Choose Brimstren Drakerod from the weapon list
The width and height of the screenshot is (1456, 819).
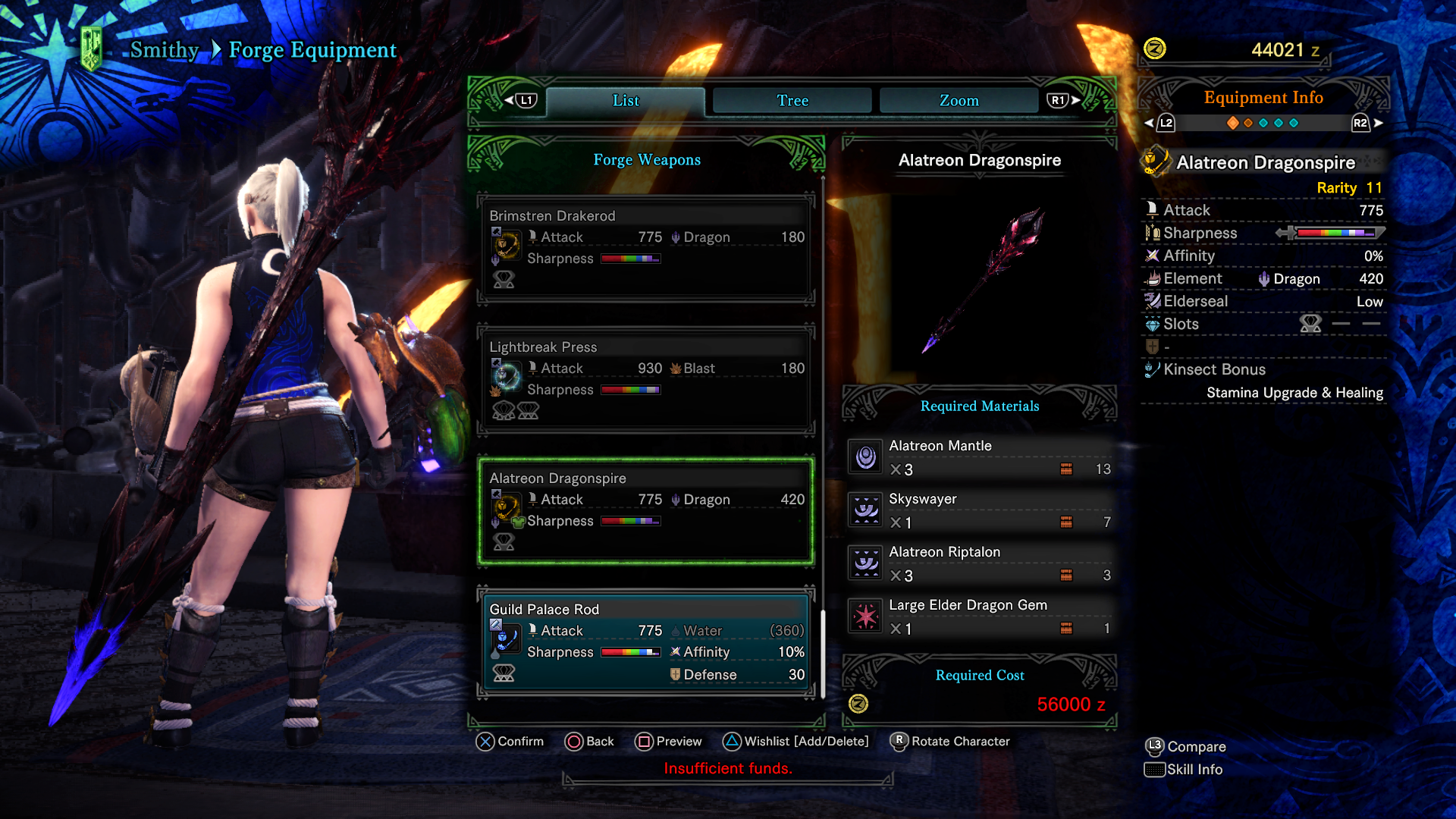click(x=646, y=248)
